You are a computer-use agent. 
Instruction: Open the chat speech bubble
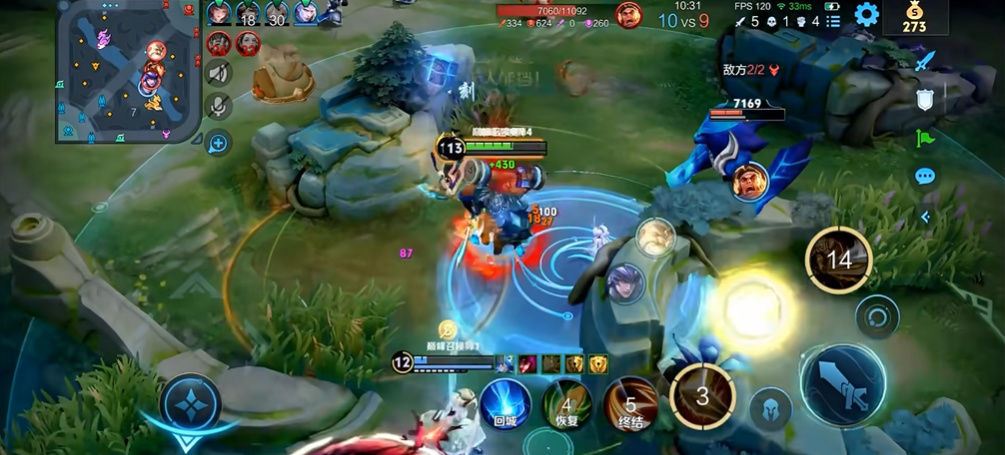click(925, 176)
